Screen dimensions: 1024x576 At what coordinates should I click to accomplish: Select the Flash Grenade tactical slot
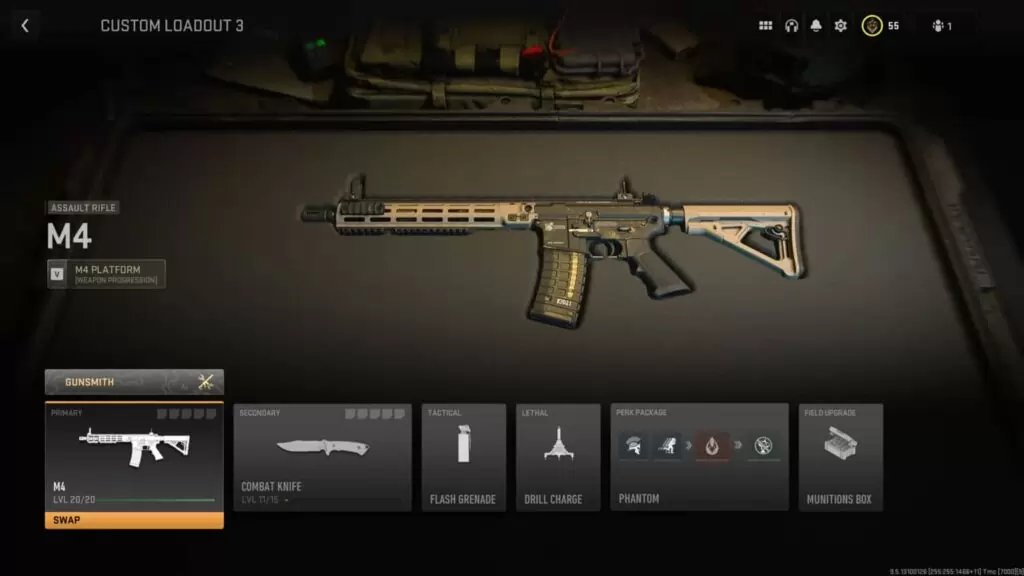(463, 457)
